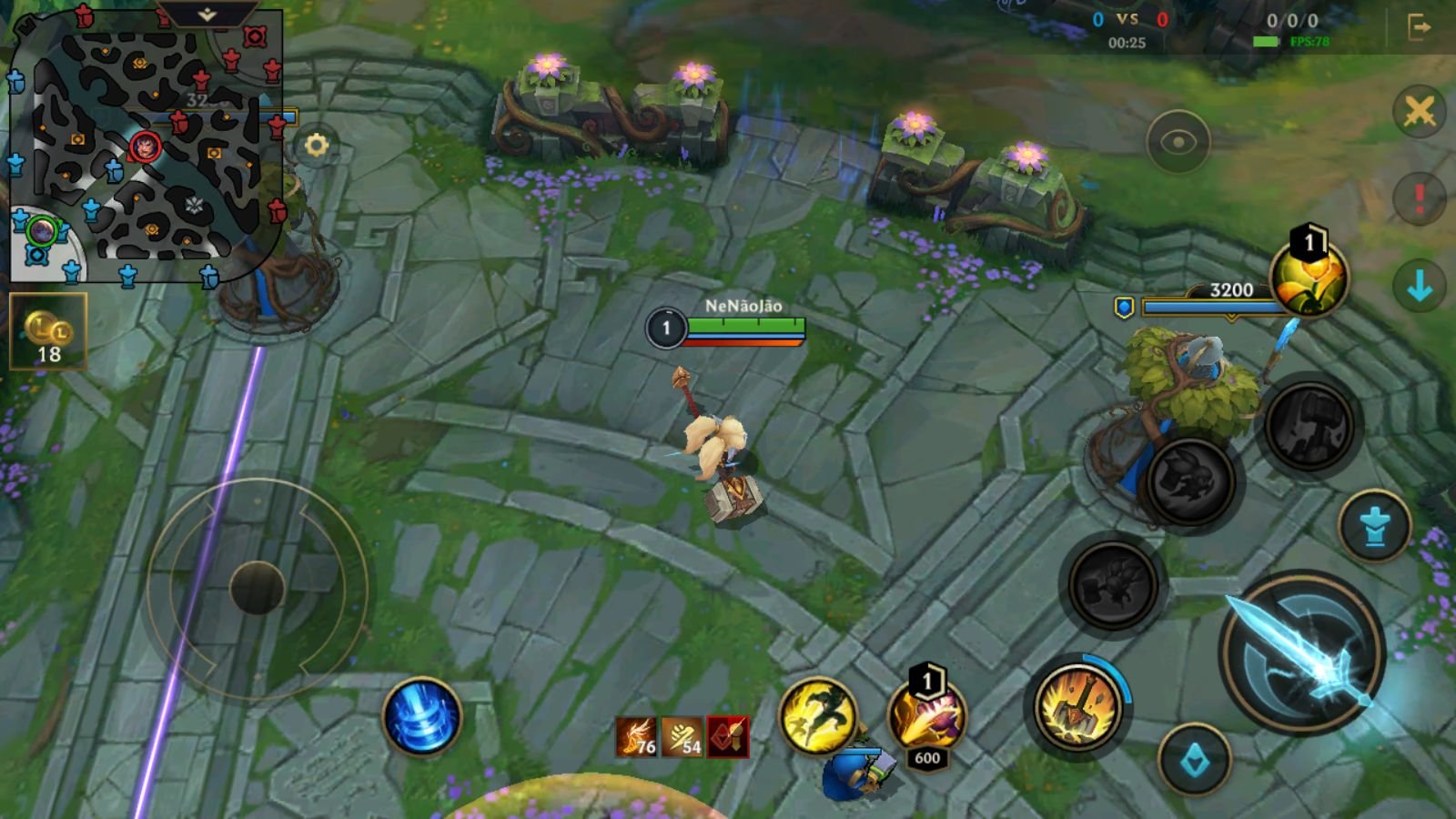Image resolution: width=1456 pixels, height=819 pixels.
Task: Click the gold L emblem showing 18
Action: [x=45, y=332]
